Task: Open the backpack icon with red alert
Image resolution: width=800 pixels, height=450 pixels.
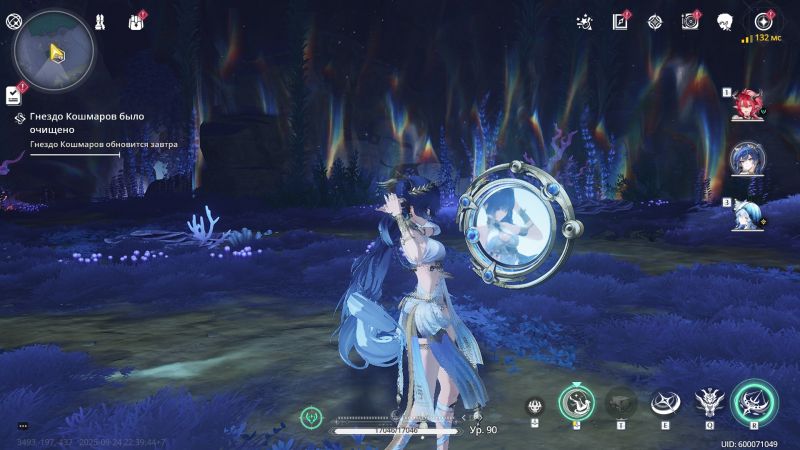Action: pyautogui.click(x=136, y=21)
